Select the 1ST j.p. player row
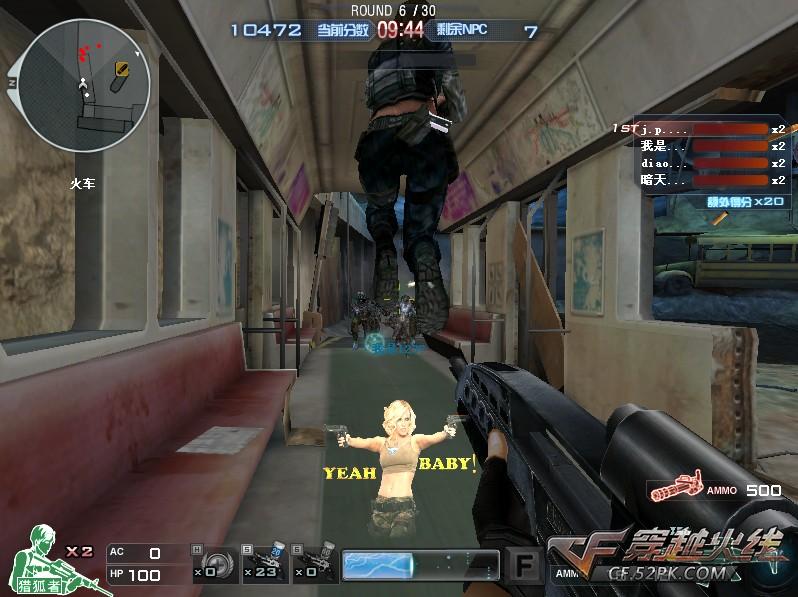This screenshot has height=597, width=798. click(700, 130)
